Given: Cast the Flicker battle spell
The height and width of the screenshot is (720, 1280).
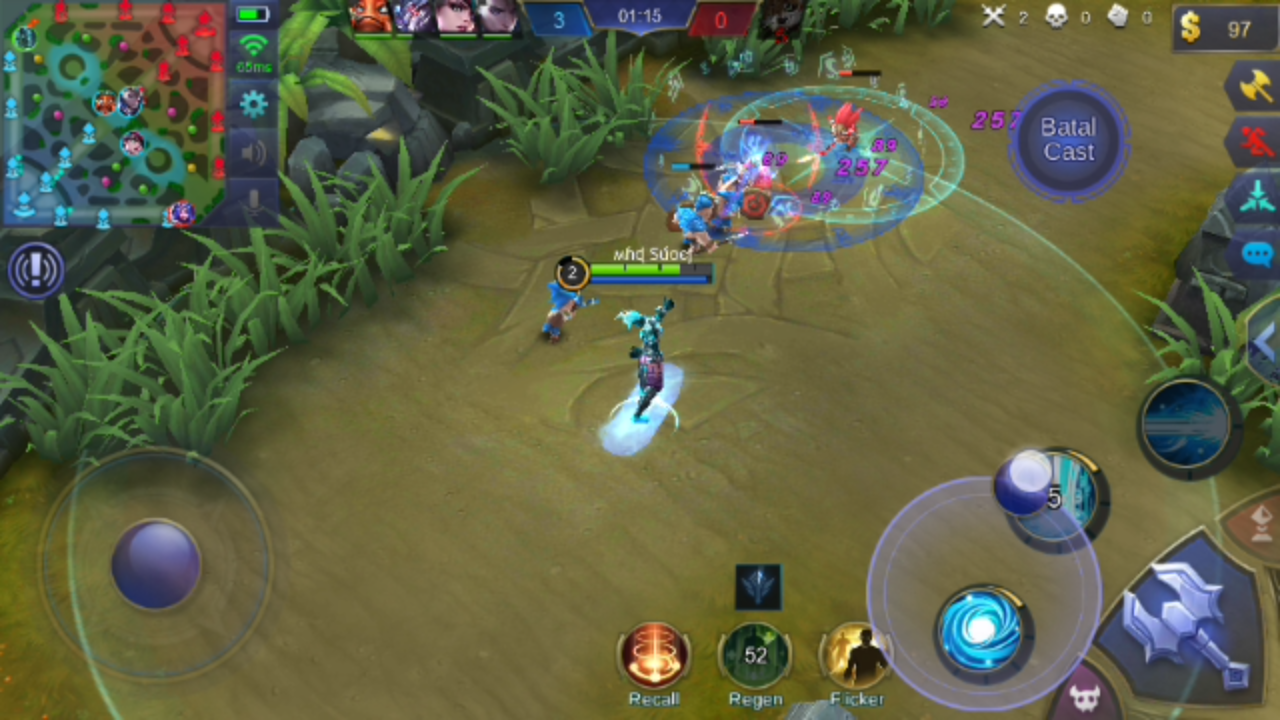Looking at the screenshot, I should coord(857,656).
